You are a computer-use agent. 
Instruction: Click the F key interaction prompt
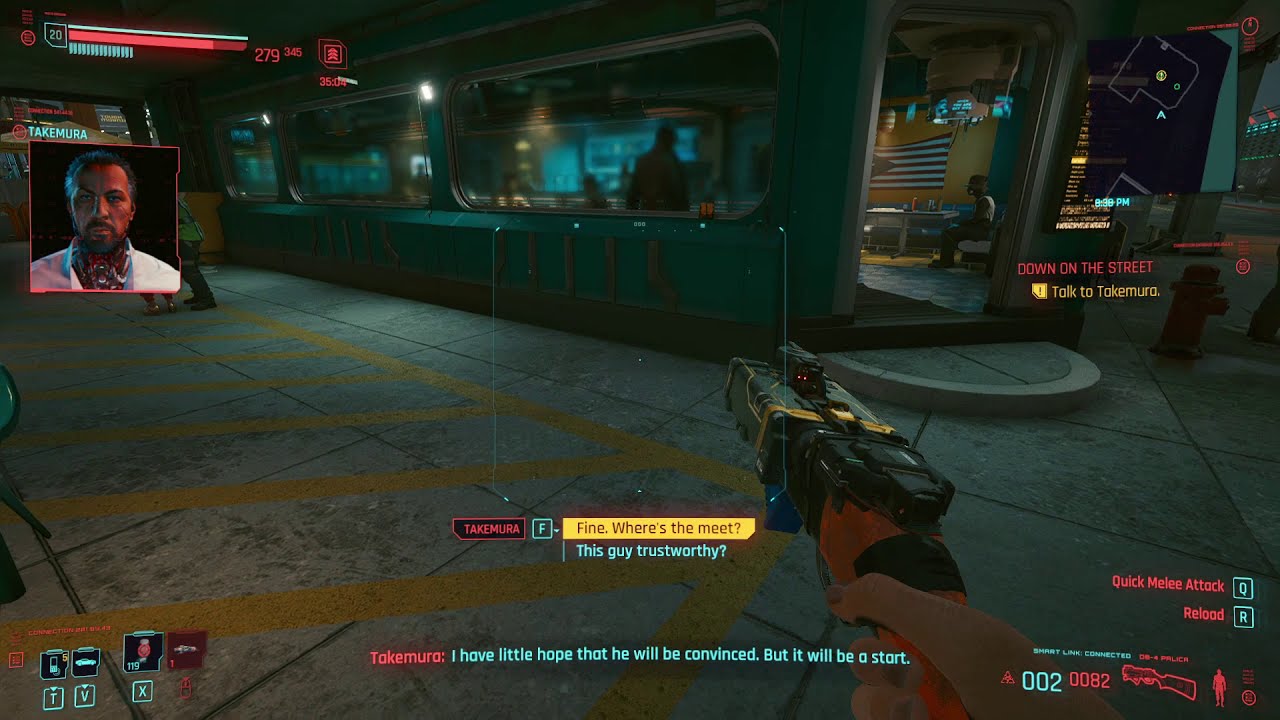[545, 528]
